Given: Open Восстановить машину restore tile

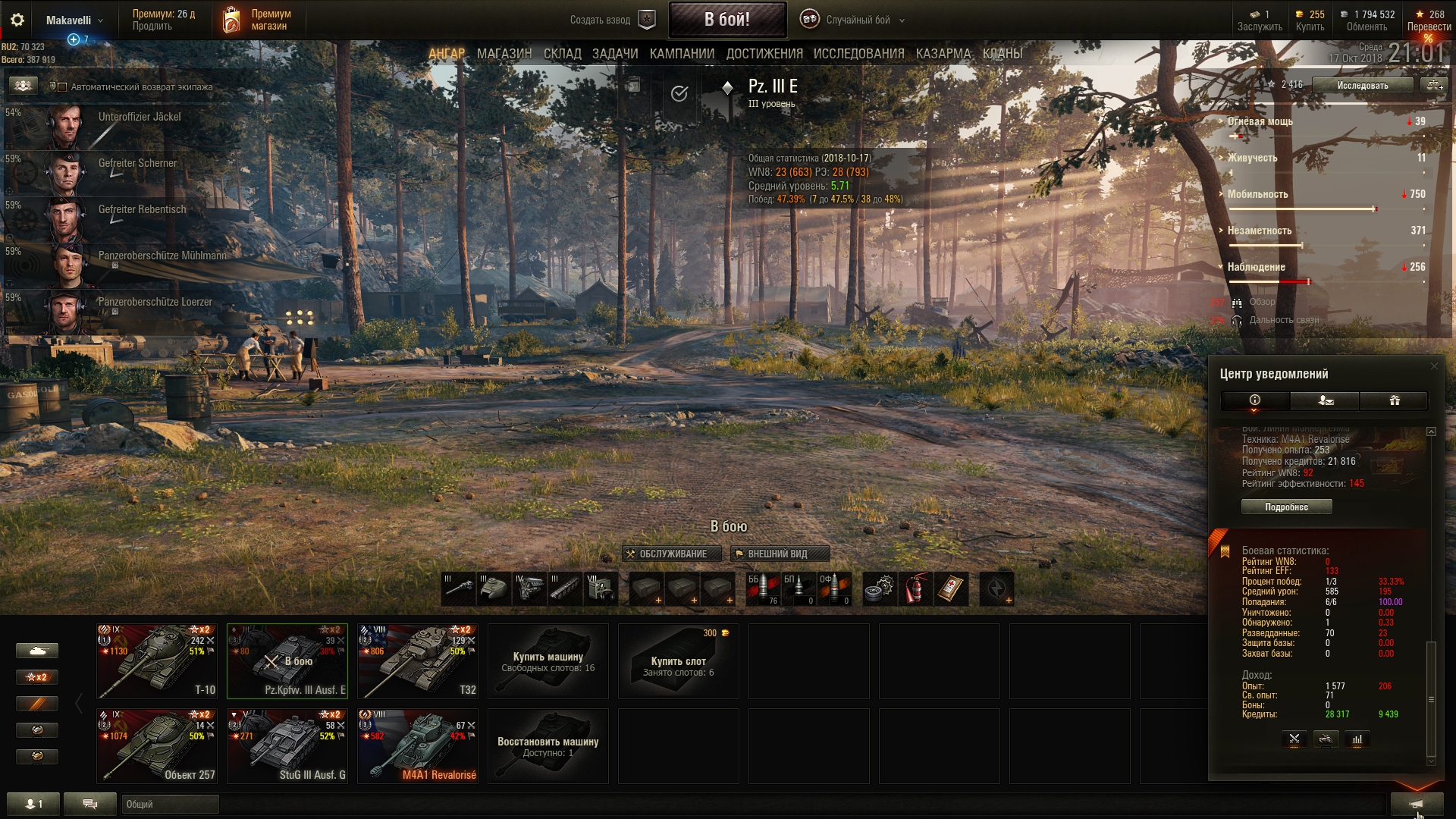Looking at the screenshot, I should pyautogui.click(x=548, y=745).
